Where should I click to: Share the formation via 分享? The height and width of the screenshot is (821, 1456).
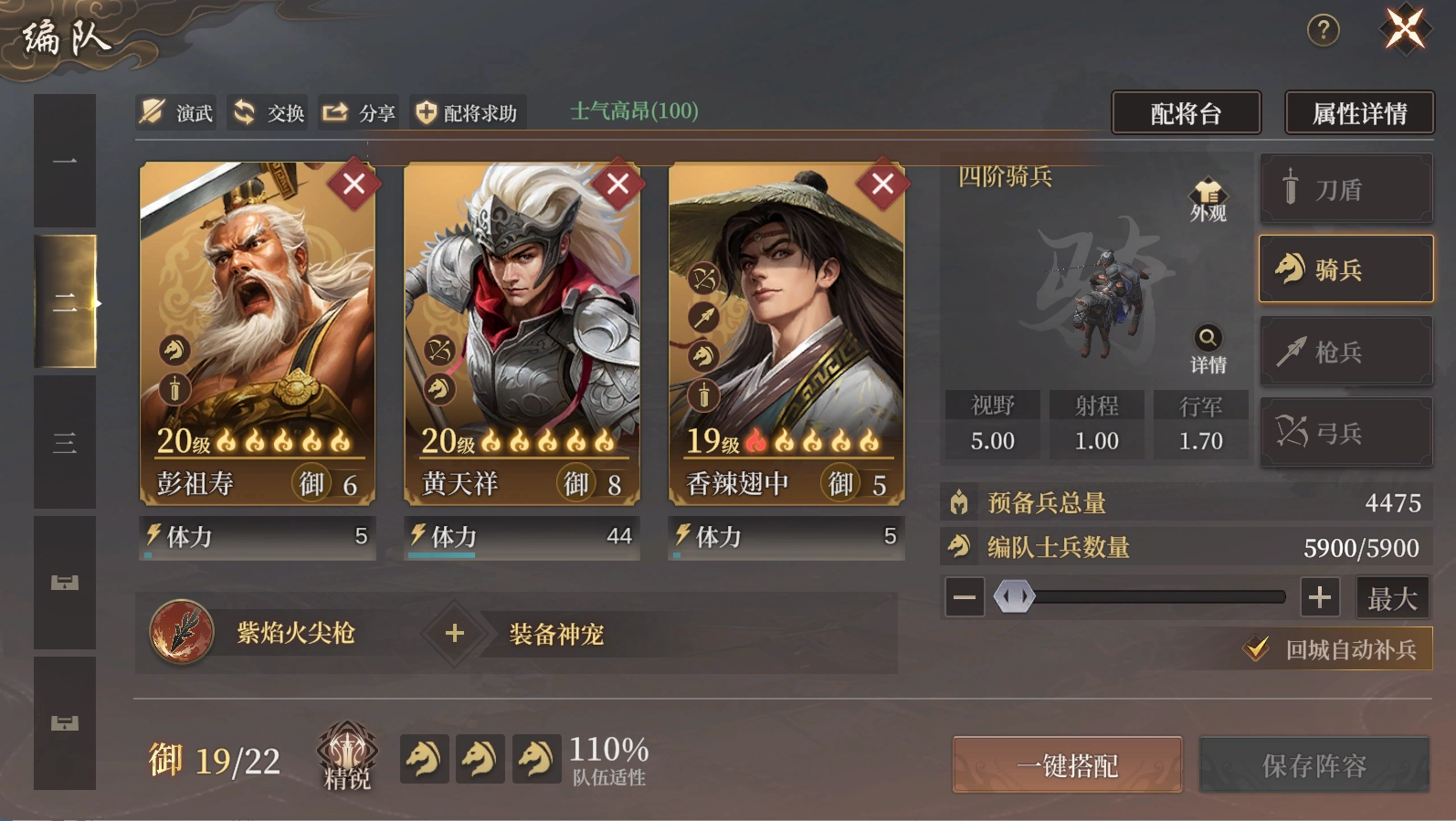click(x=358, y=112)
